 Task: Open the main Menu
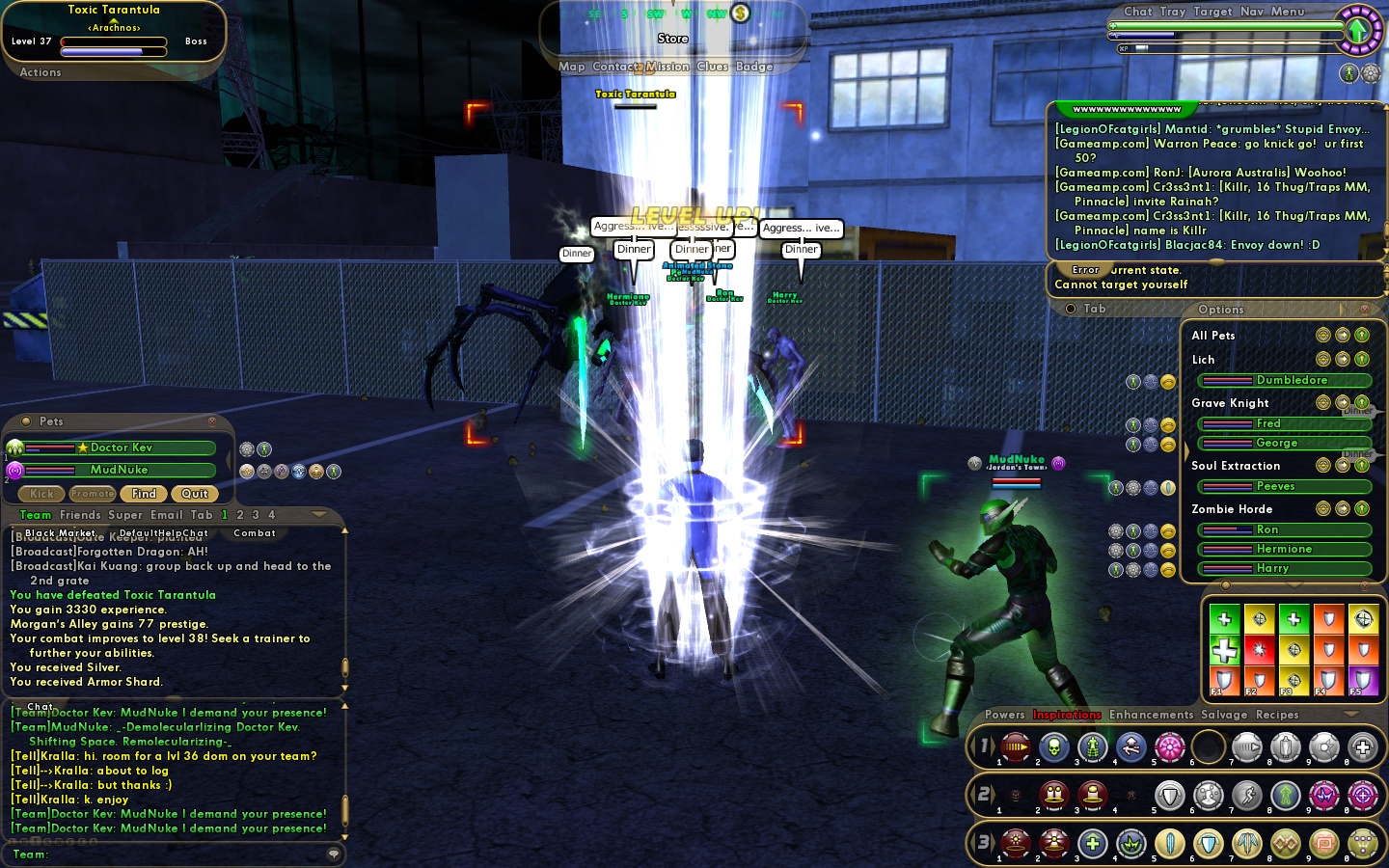[1287, 12]
